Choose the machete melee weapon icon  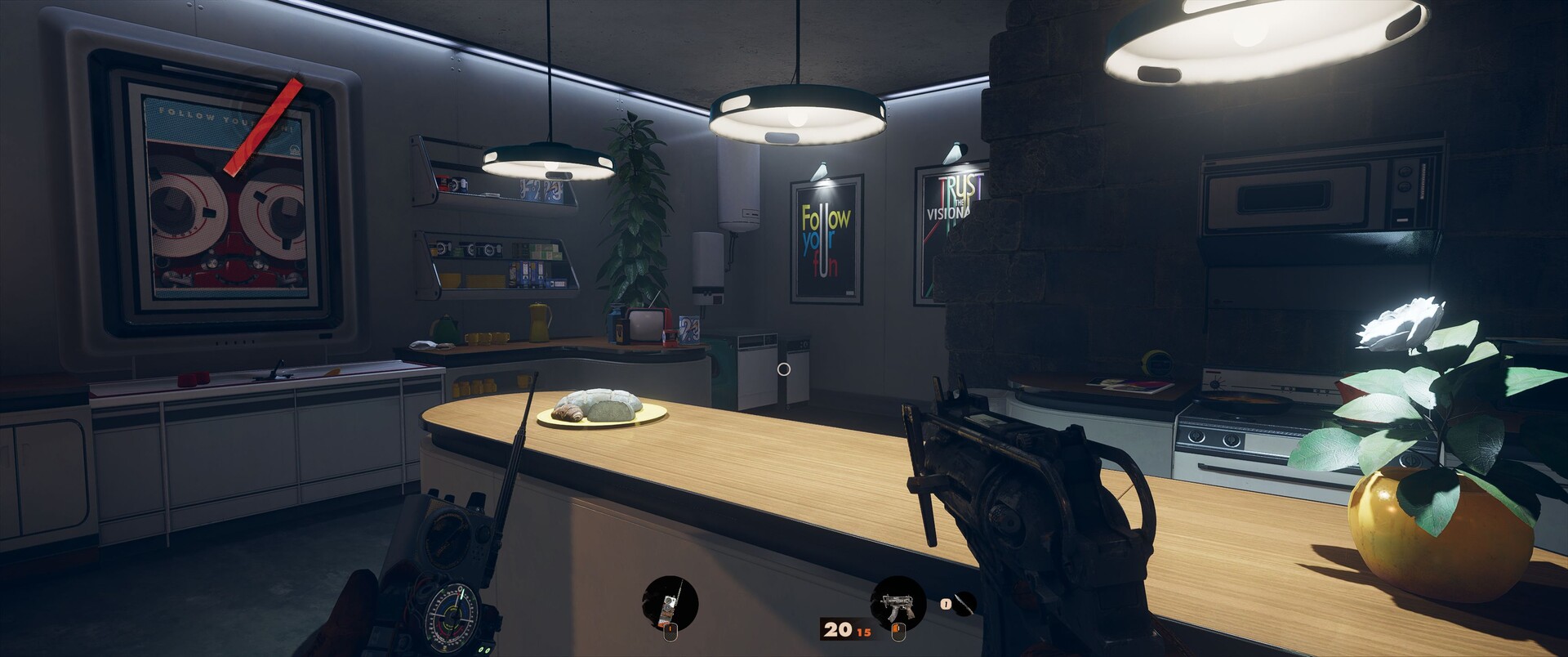964,604
